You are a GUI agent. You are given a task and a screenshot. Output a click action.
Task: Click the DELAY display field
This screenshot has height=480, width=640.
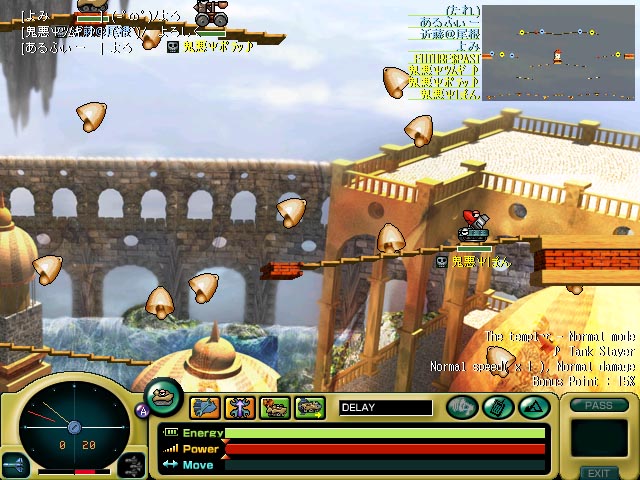tap(386, 407)
